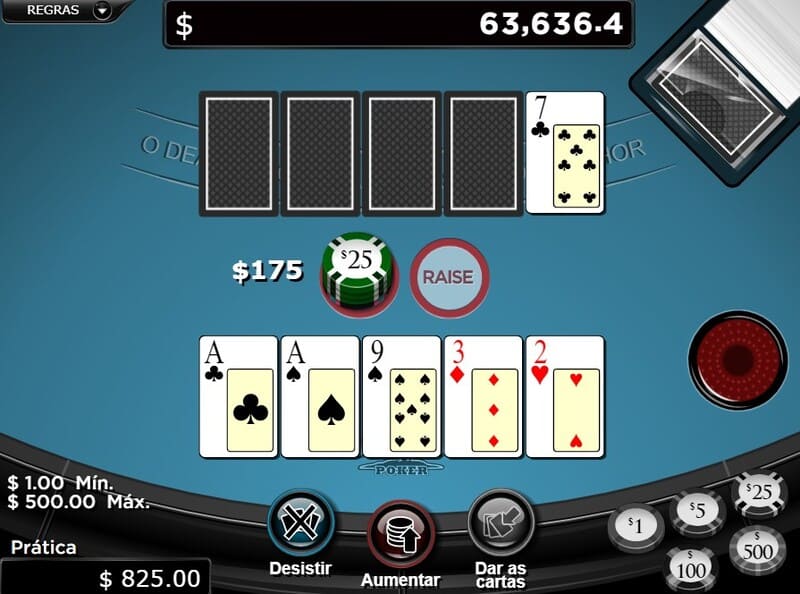This screenshot has height=594, width=800.
Task: Choose the $500 chip
Action: click(x=758, y=549)
